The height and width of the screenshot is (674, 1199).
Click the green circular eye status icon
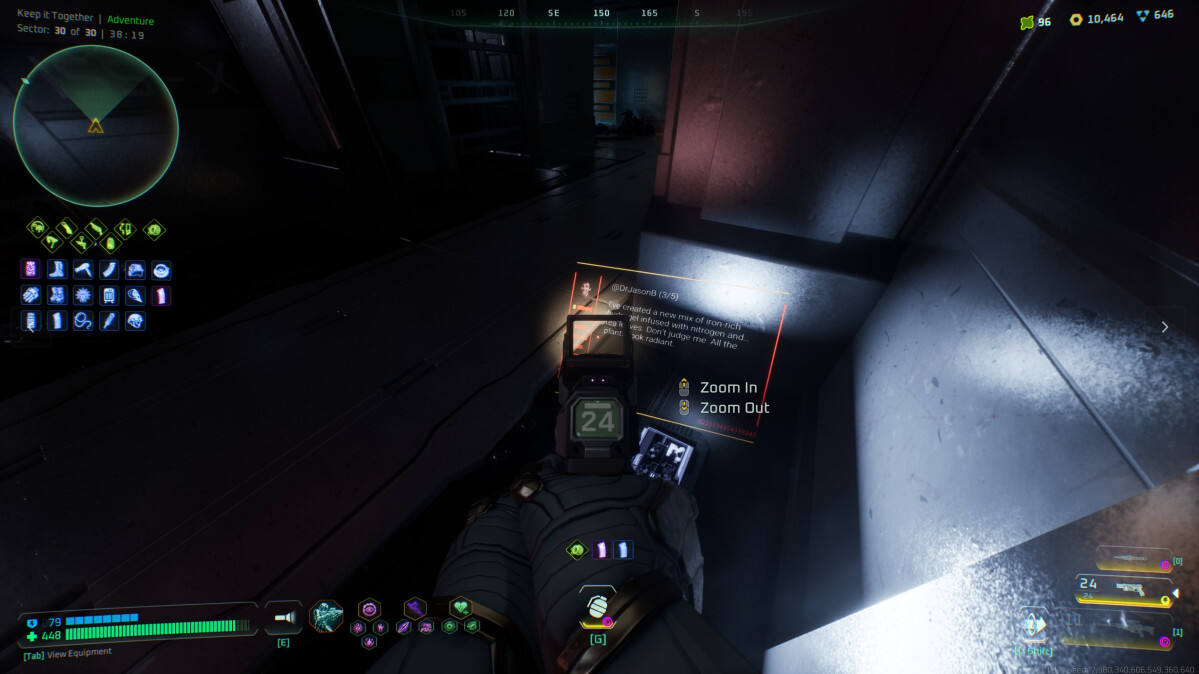click(154, 229)
